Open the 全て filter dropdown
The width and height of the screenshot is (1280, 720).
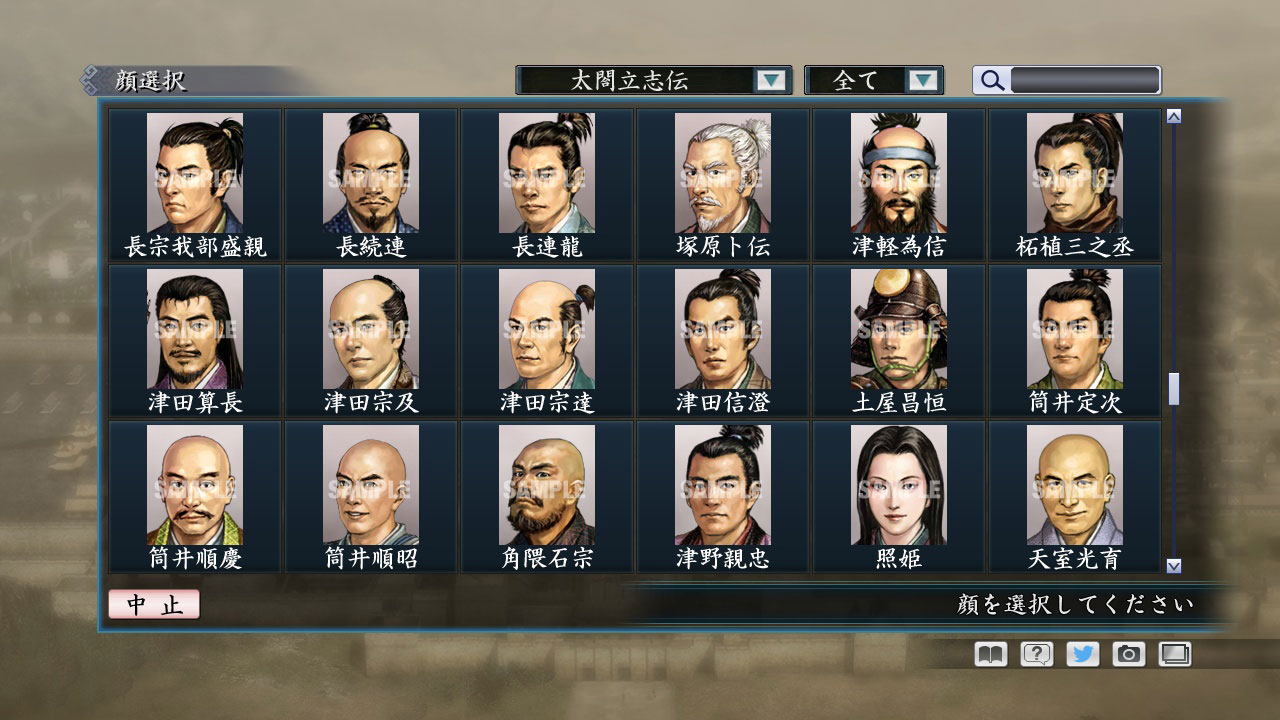click(875, 80)
